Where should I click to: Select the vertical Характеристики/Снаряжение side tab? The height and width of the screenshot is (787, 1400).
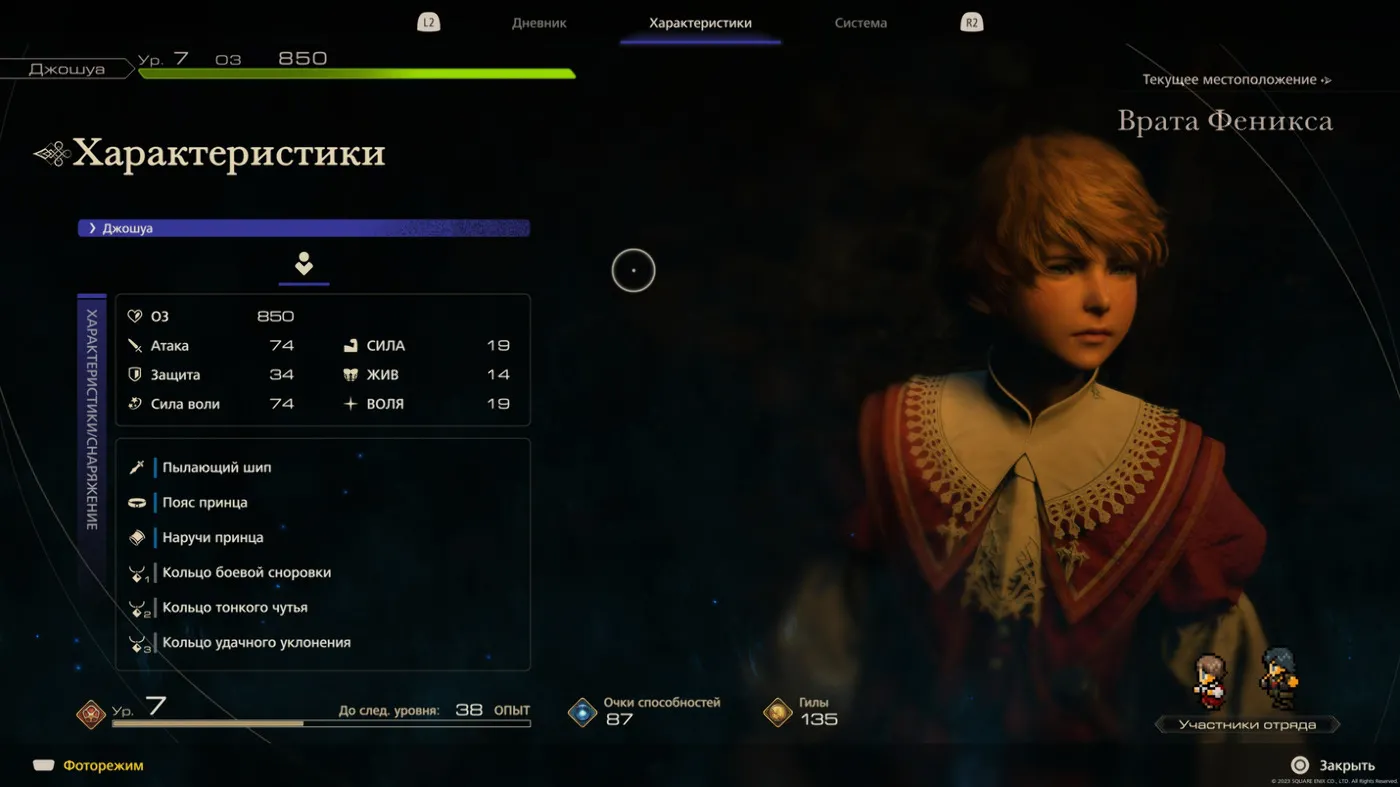pyautogui.click(x=92, y=420)
